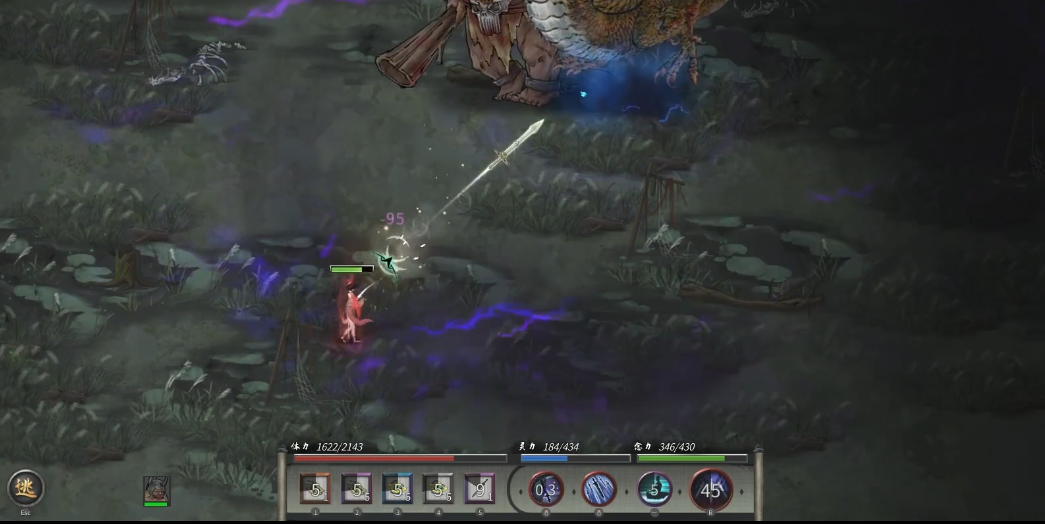Use the grey-bordered item in slot 4

(438, 490)
